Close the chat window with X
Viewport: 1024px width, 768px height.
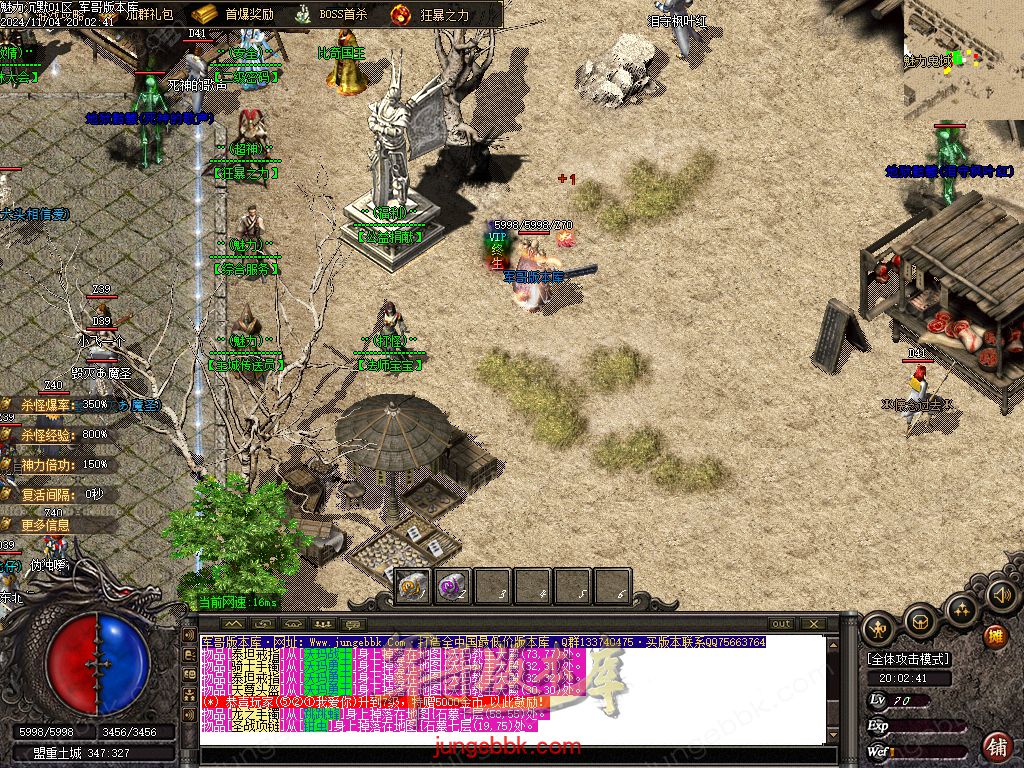813,623
